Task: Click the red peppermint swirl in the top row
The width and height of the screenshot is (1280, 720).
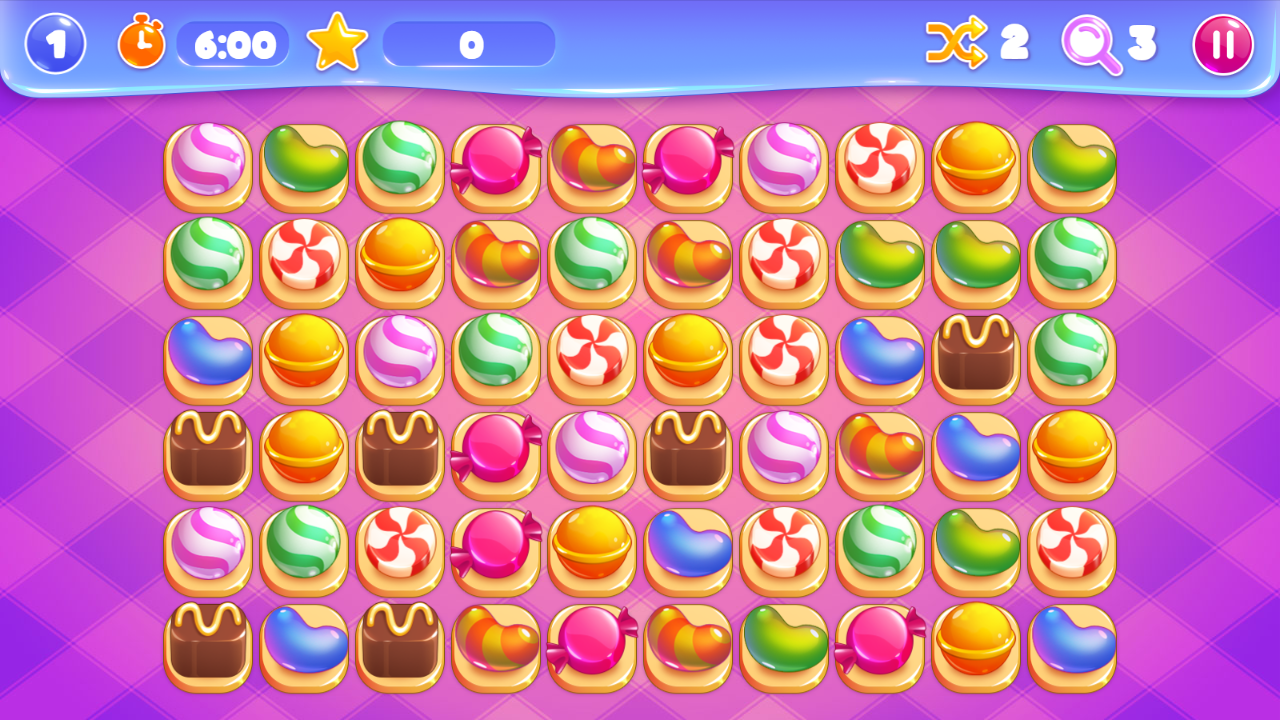Action: [879, 165]
